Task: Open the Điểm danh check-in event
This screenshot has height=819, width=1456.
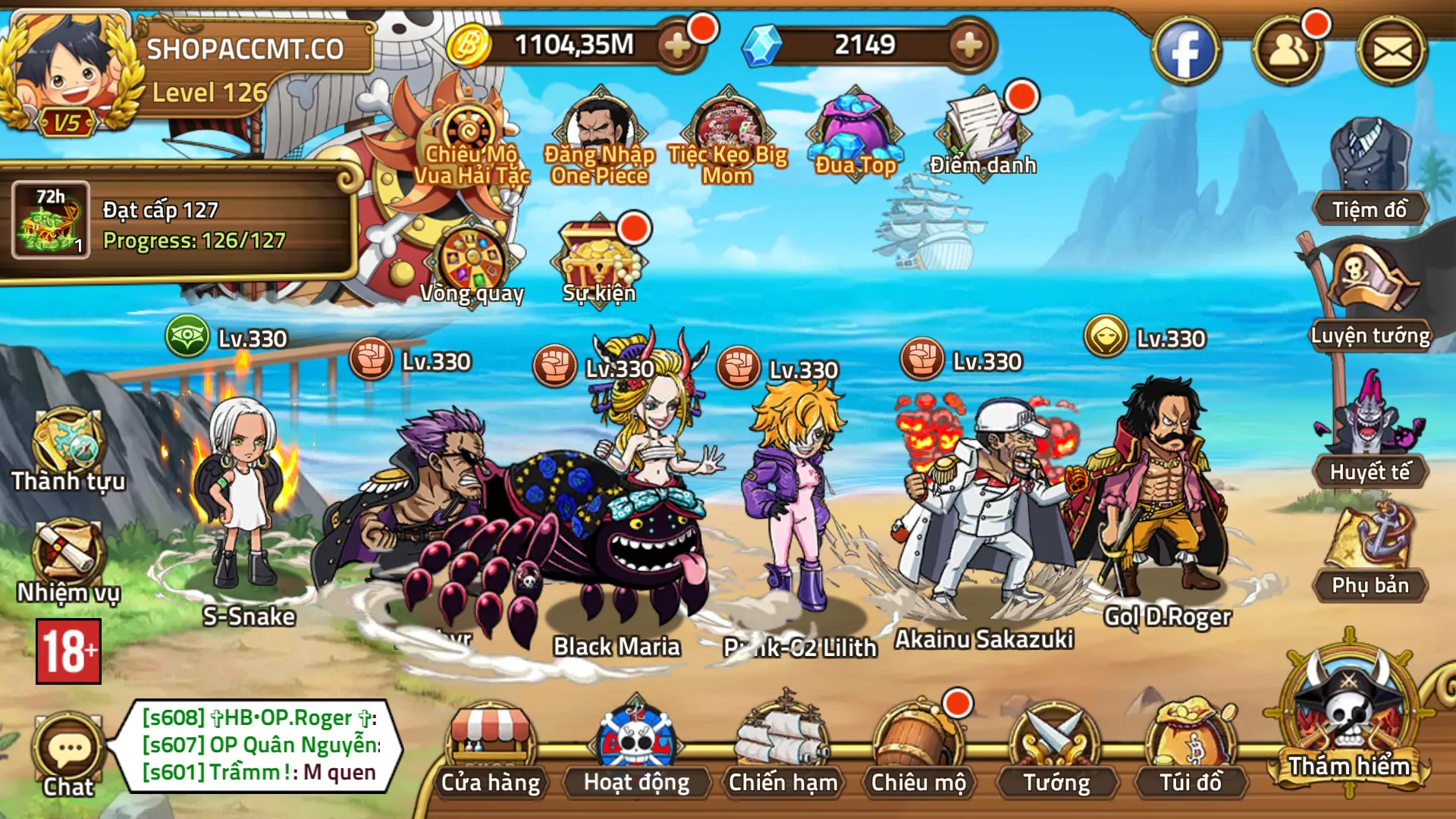Action: (982, 133)
